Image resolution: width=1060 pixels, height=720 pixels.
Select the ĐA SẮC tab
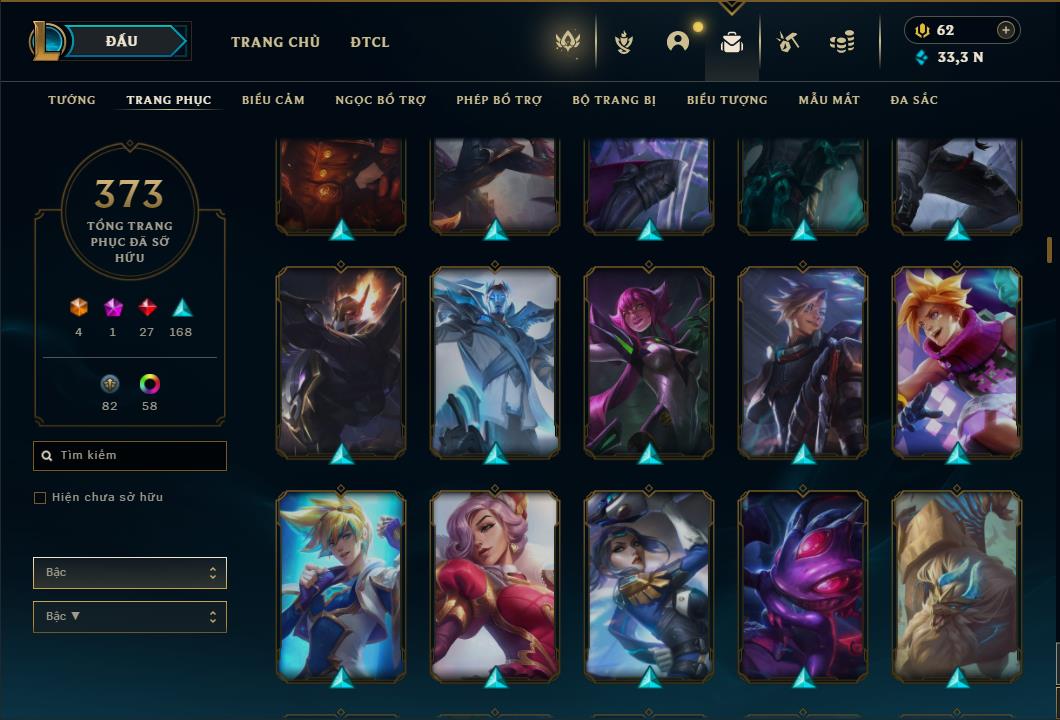click(914, 100)
